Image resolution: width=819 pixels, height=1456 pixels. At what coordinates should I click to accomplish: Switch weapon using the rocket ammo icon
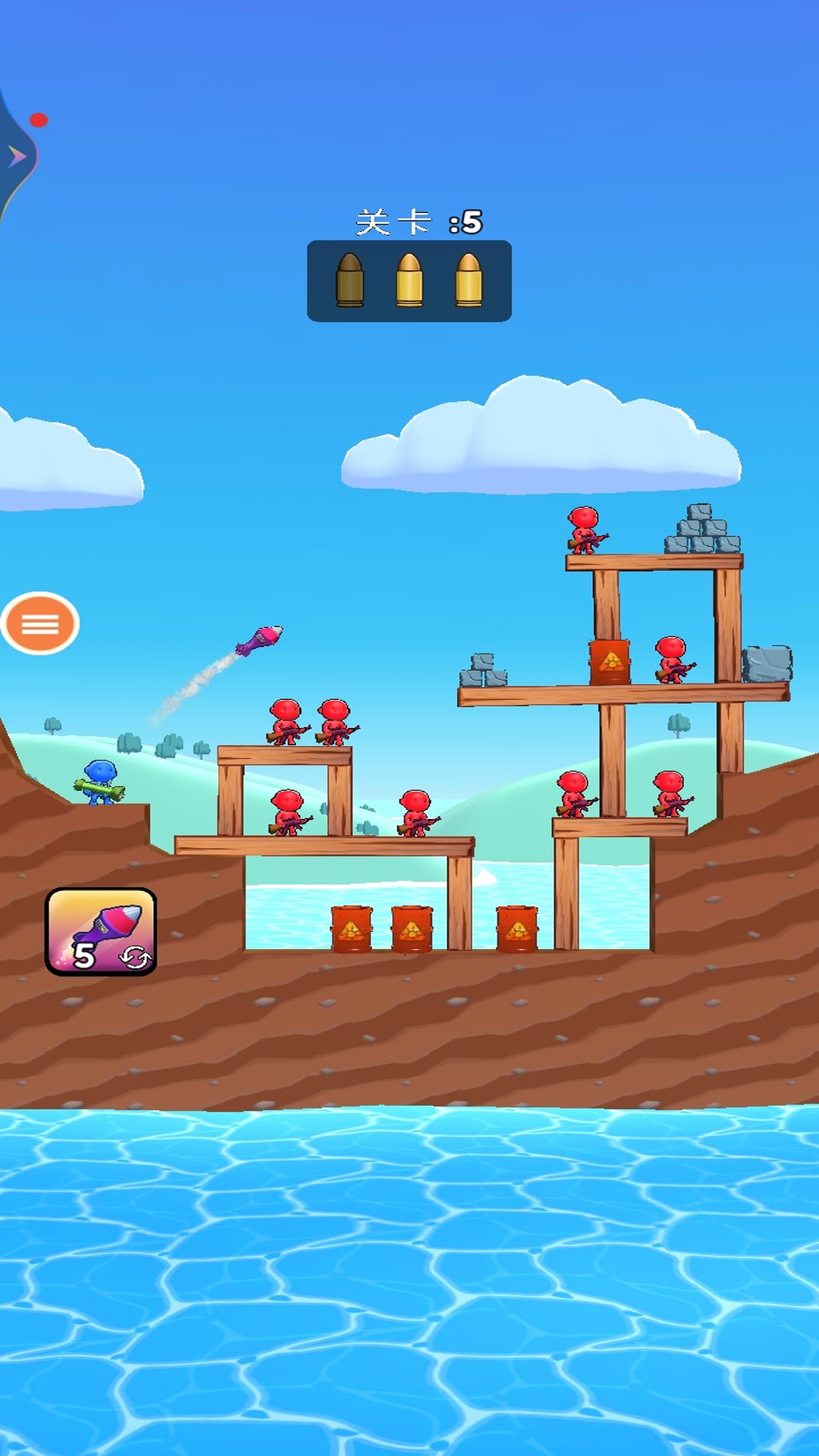[101, 931]
